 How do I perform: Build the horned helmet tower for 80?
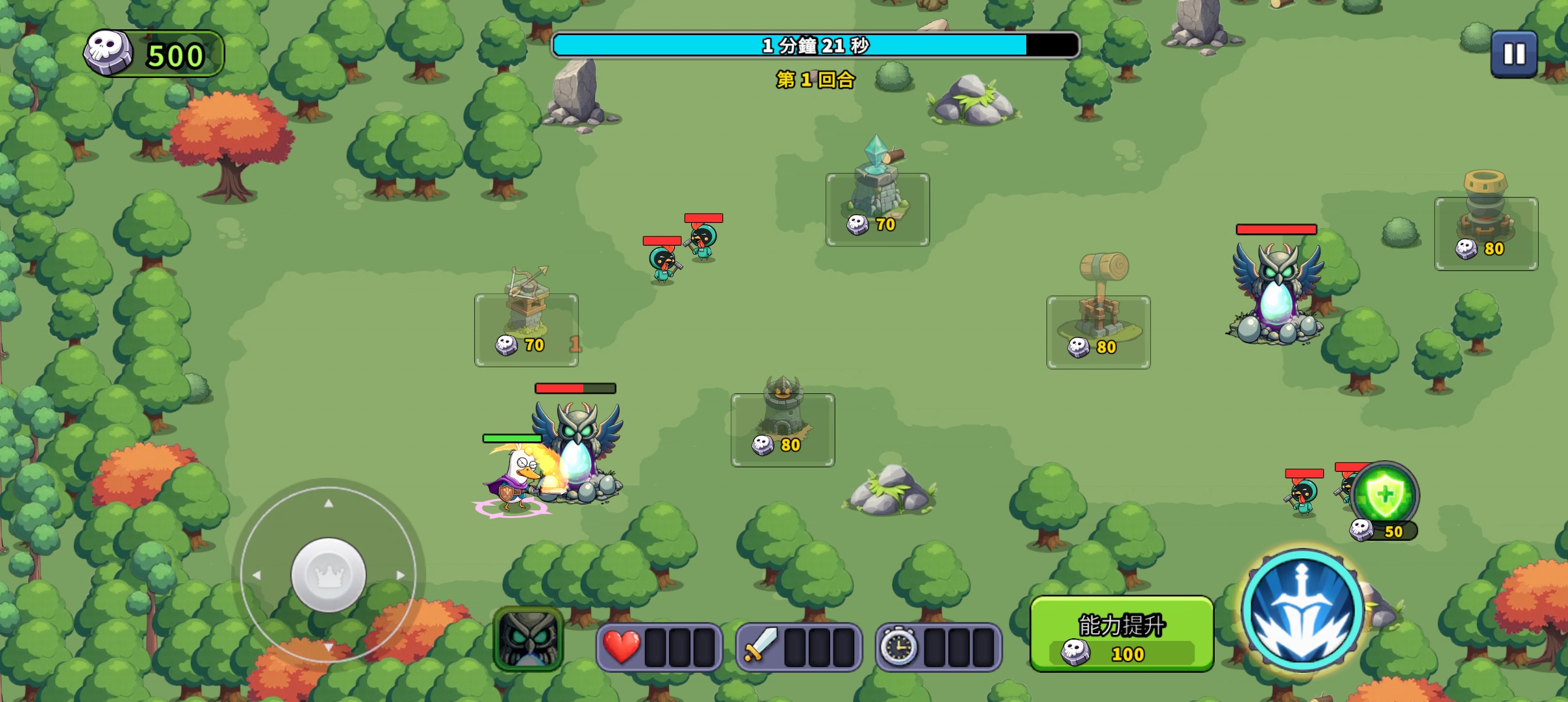[x=783, y=430]
